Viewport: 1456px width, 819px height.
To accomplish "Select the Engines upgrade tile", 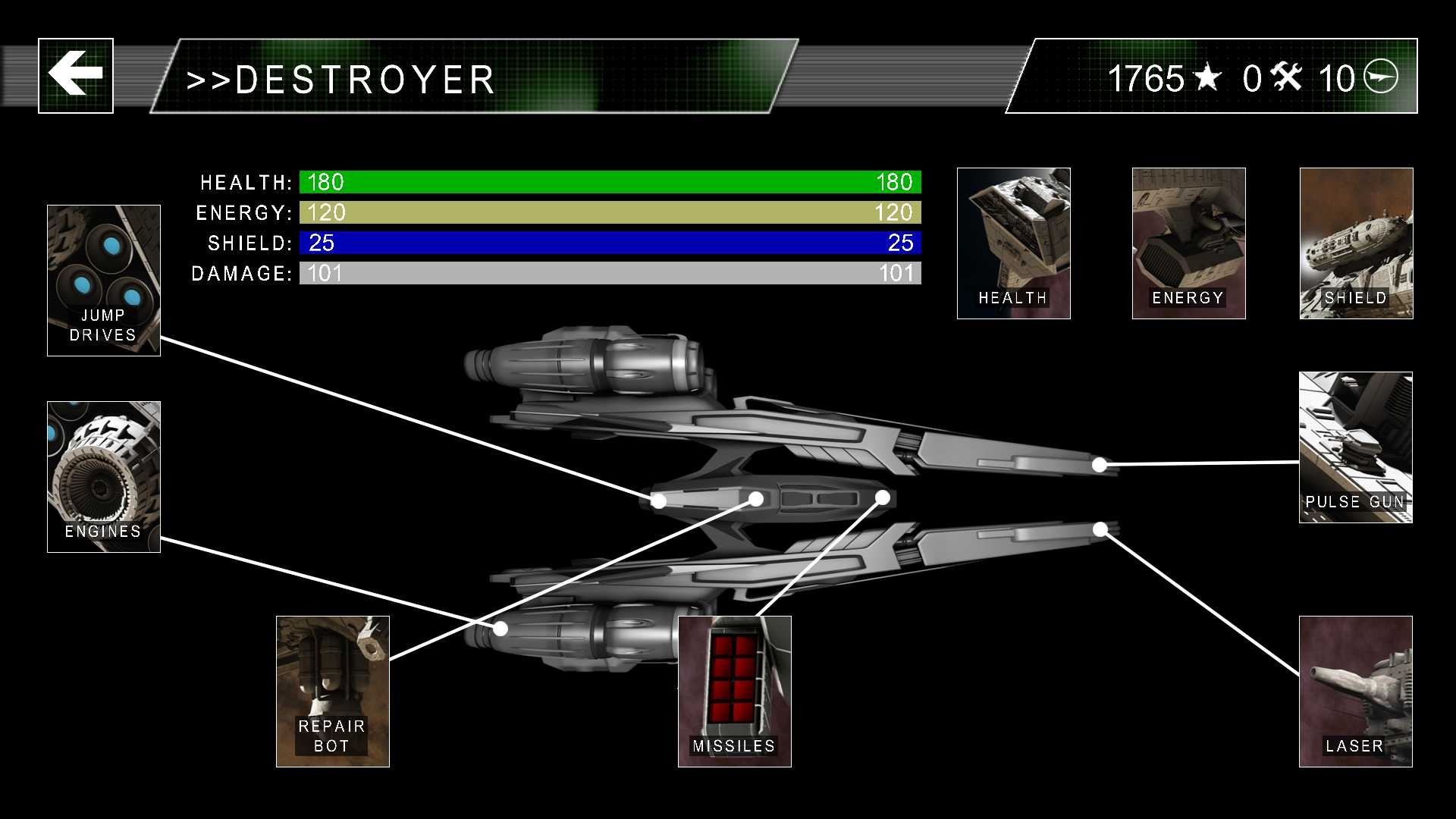I will 104,476.
